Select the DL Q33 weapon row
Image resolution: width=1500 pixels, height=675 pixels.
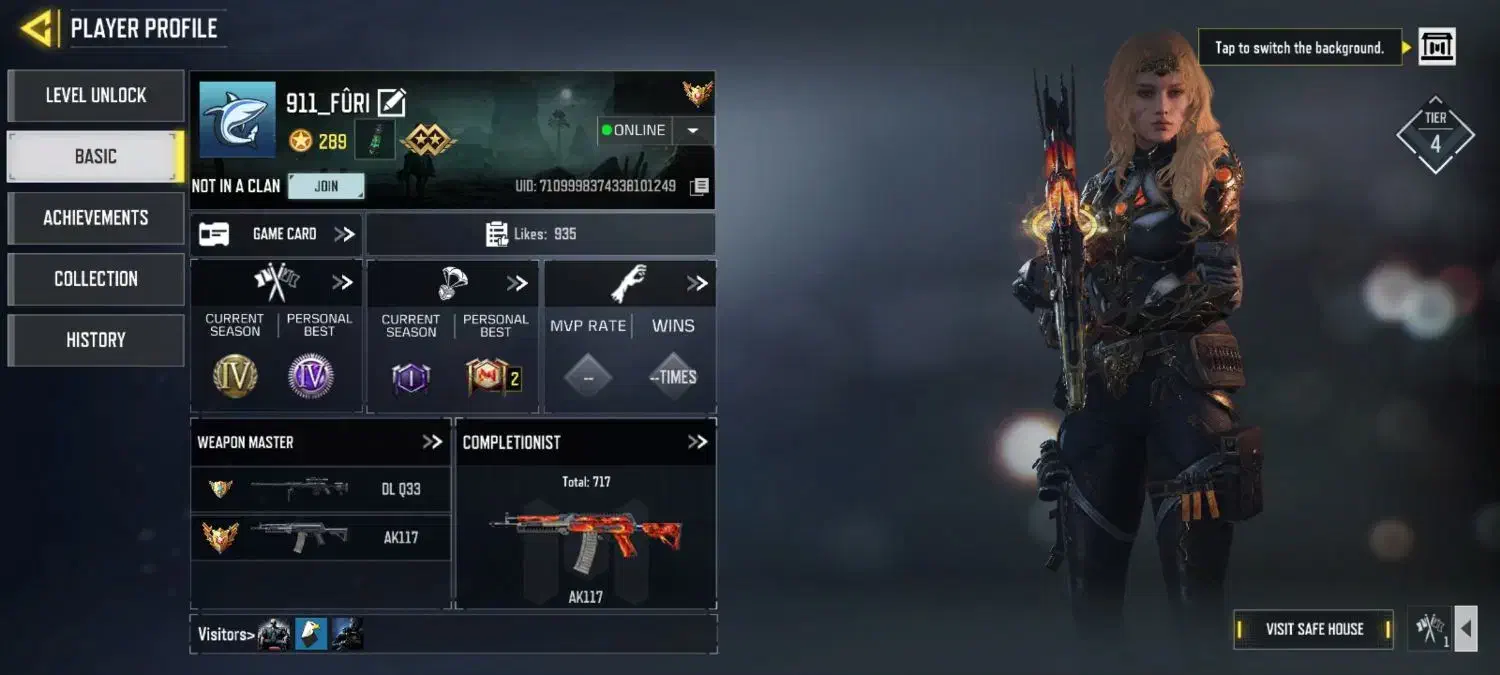320,489
